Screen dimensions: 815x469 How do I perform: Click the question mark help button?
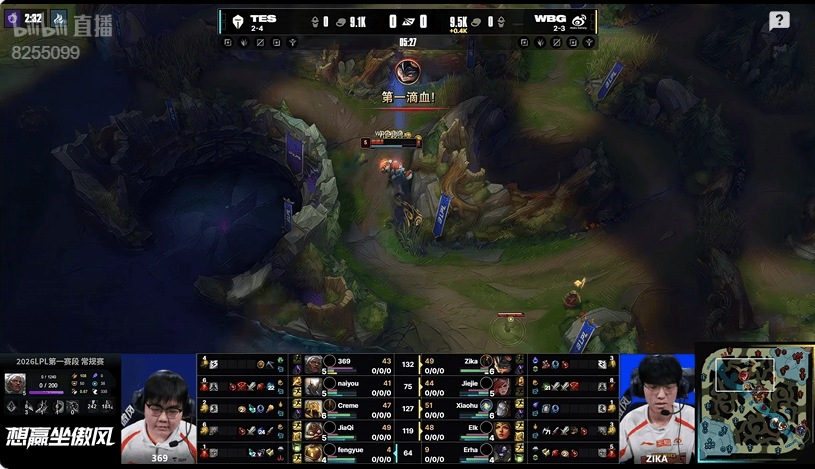click(x=779, y=20)
